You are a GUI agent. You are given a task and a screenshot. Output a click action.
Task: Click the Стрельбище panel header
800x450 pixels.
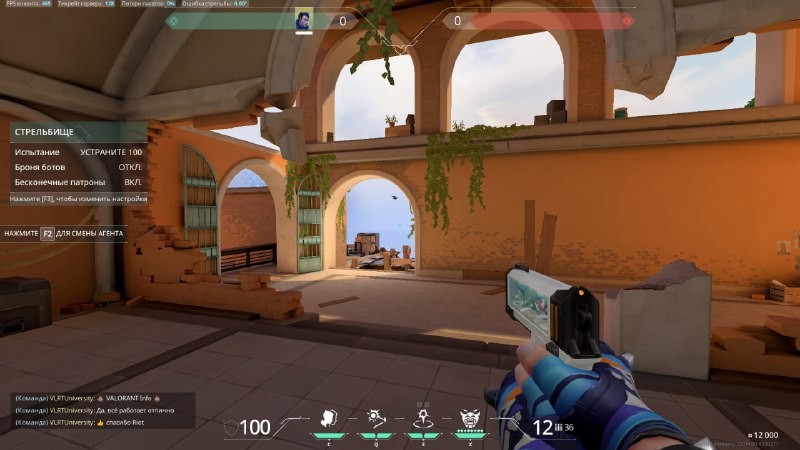point(78,132)
